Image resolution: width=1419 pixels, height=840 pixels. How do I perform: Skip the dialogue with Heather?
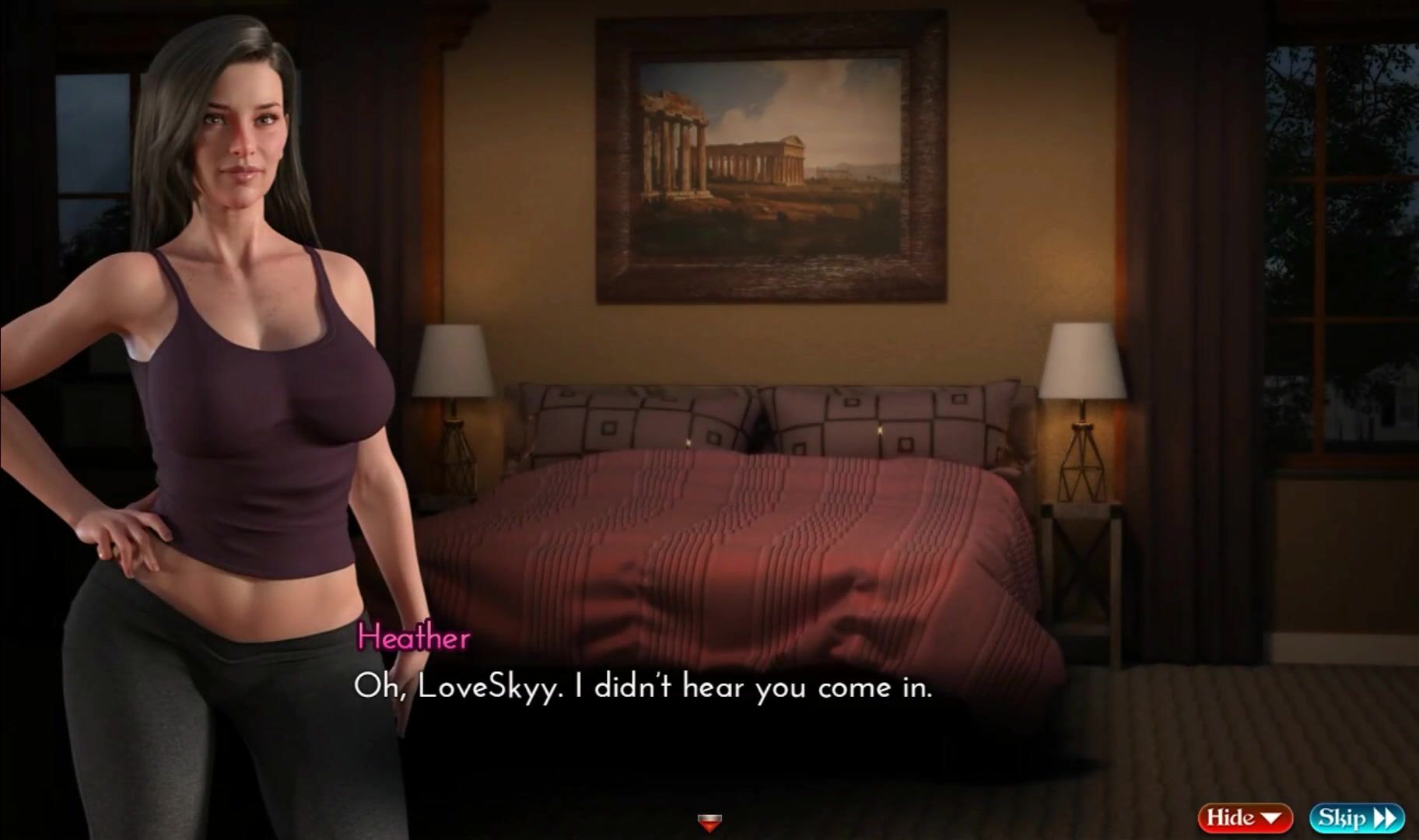pos(1356,817)
